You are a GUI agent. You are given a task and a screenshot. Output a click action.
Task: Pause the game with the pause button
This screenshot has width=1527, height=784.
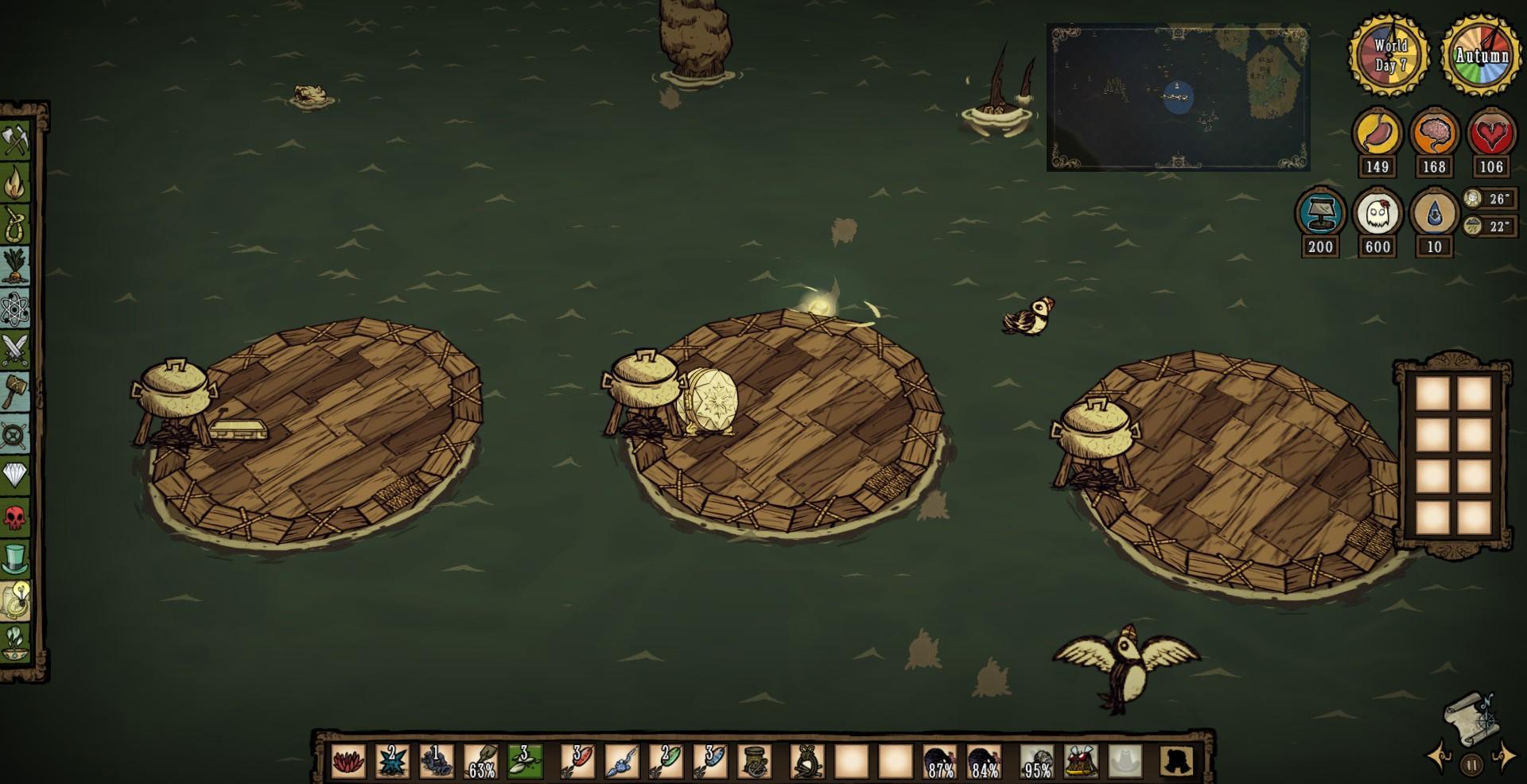(1471, 765)
